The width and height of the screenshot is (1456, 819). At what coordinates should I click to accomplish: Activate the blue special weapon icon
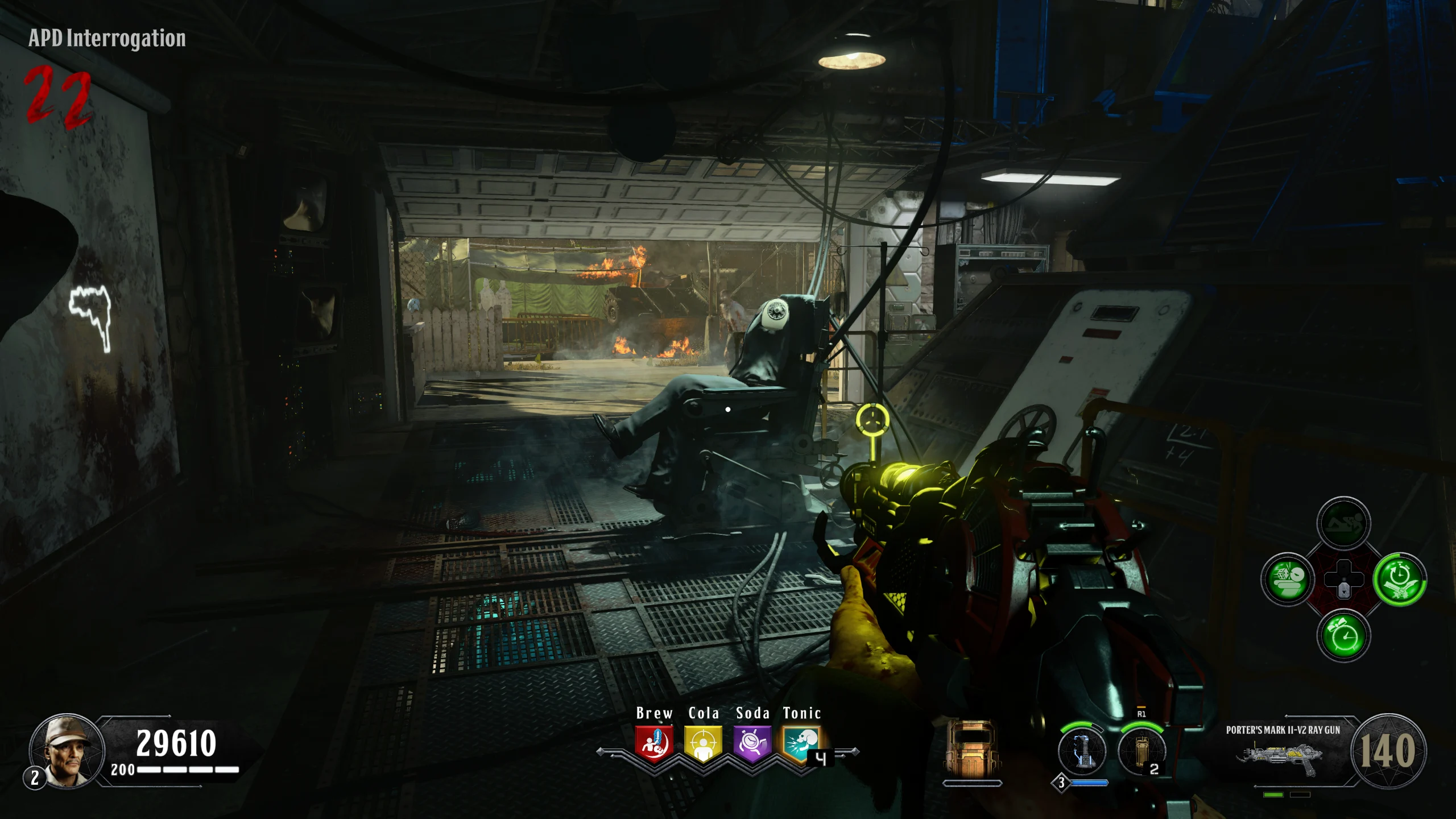point(1082,751)
